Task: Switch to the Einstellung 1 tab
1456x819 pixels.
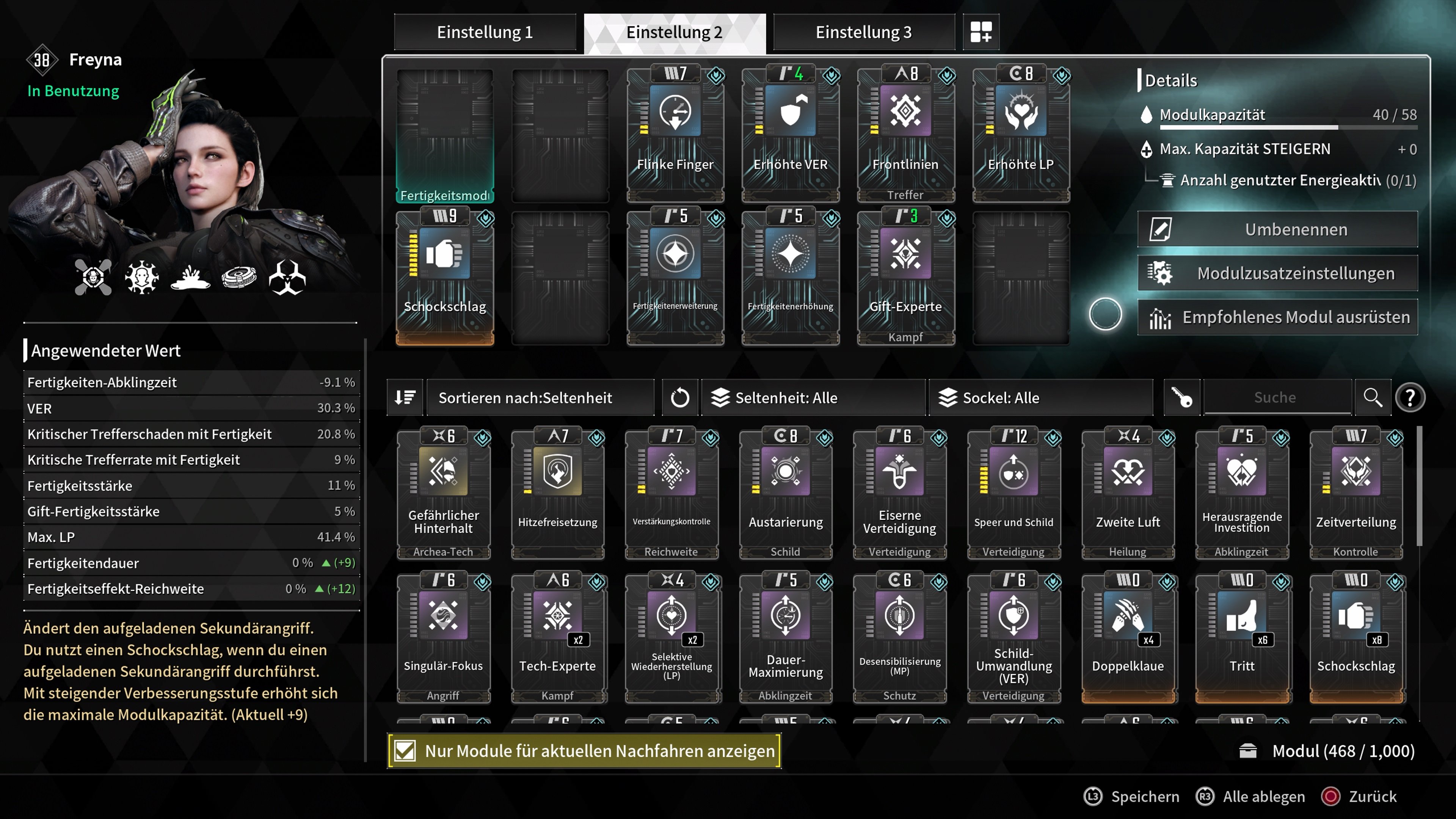Action: coord(485,32)
